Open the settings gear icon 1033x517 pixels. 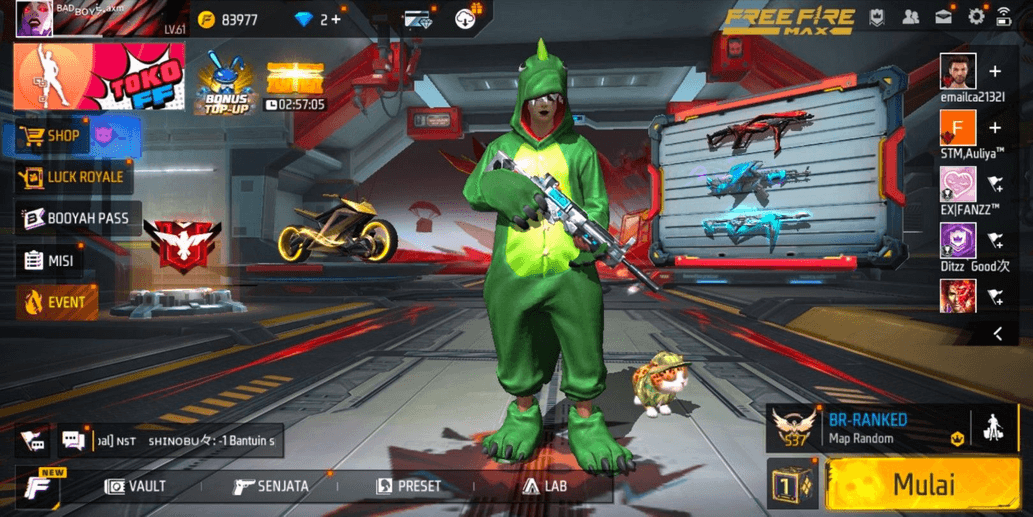point(976,17)
